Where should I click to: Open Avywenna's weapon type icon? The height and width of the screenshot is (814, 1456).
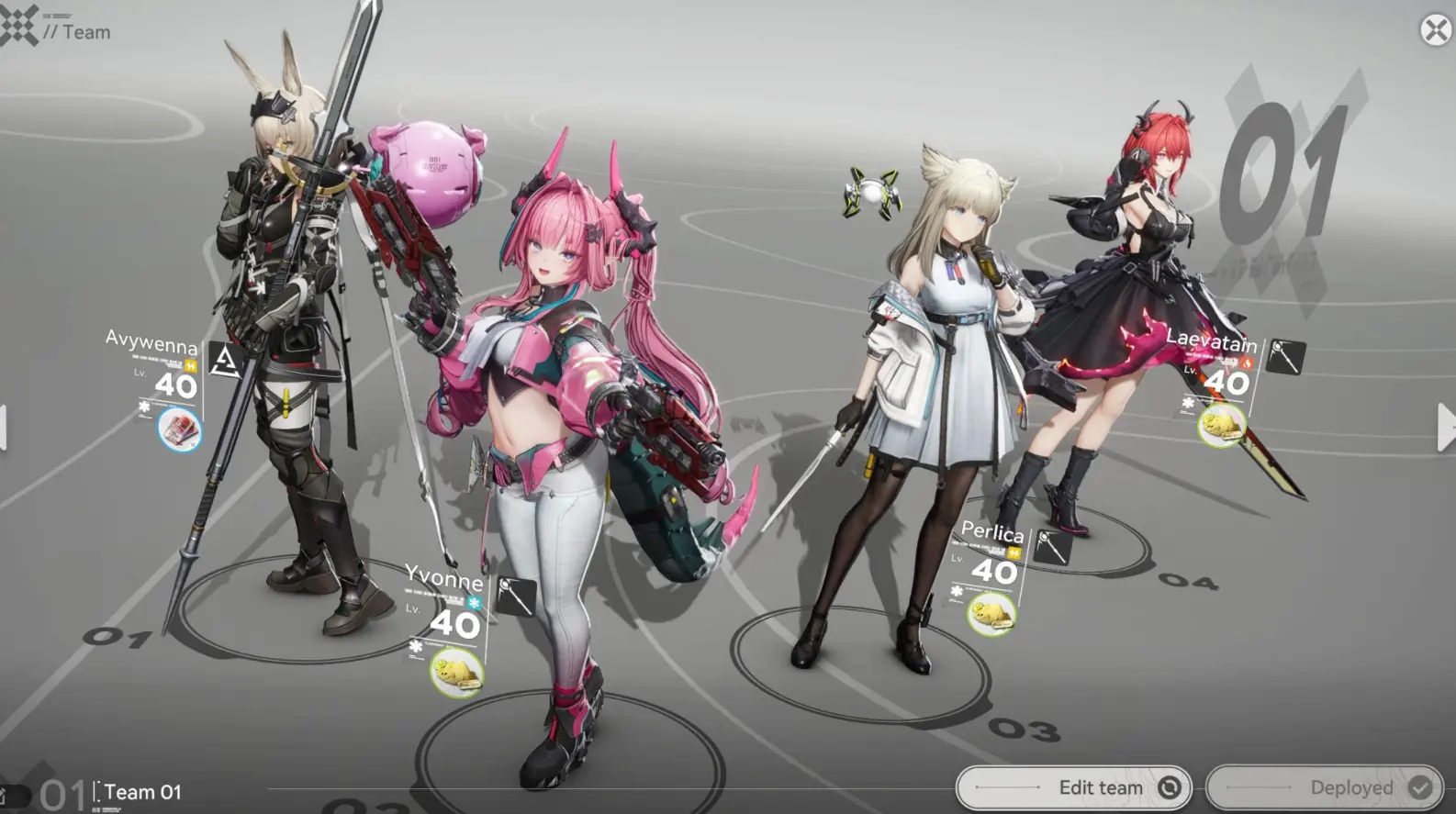[x=226, y=358]
